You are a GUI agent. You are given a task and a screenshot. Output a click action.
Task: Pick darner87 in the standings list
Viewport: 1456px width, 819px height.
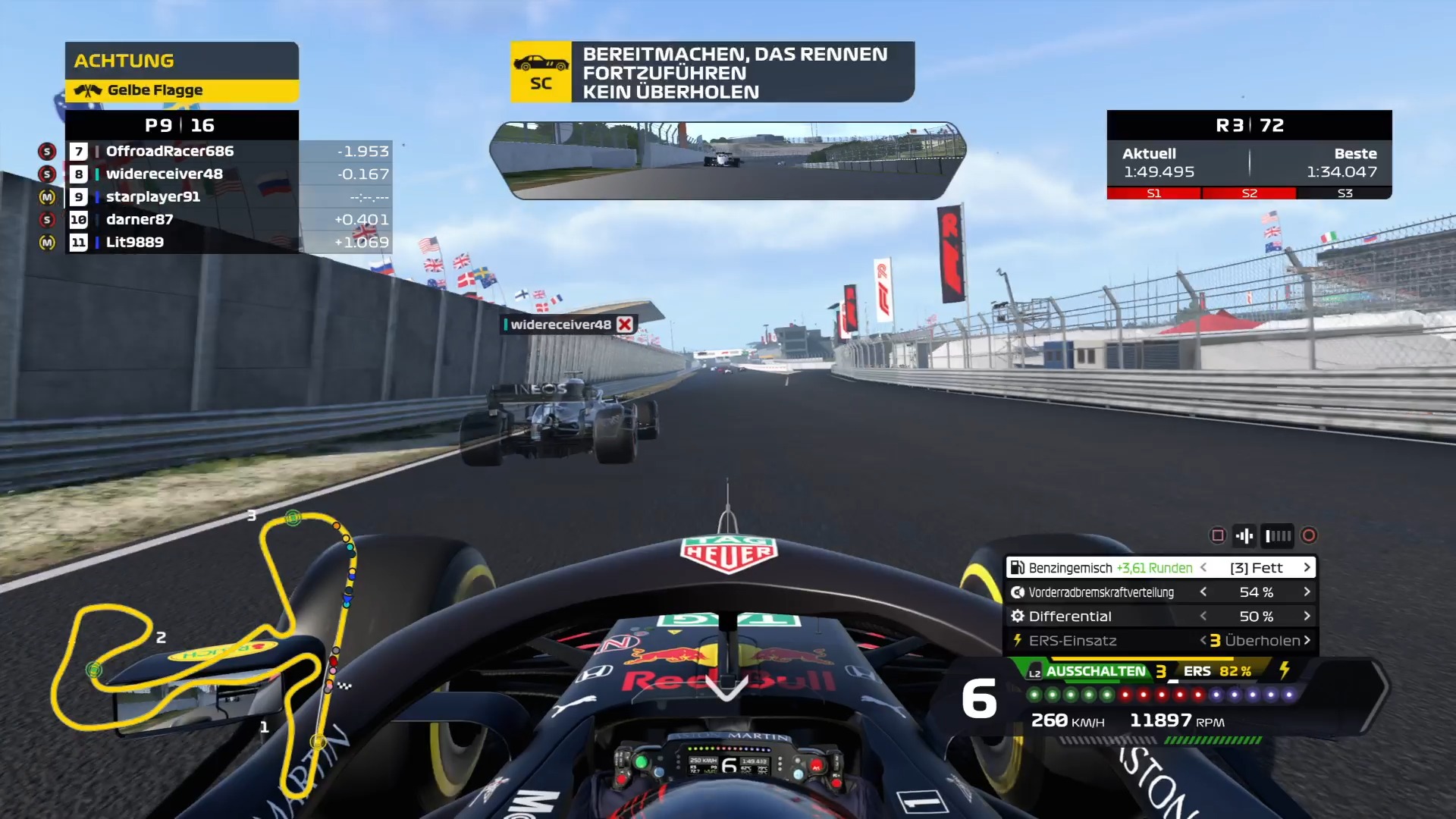click(x=140, y=219)
